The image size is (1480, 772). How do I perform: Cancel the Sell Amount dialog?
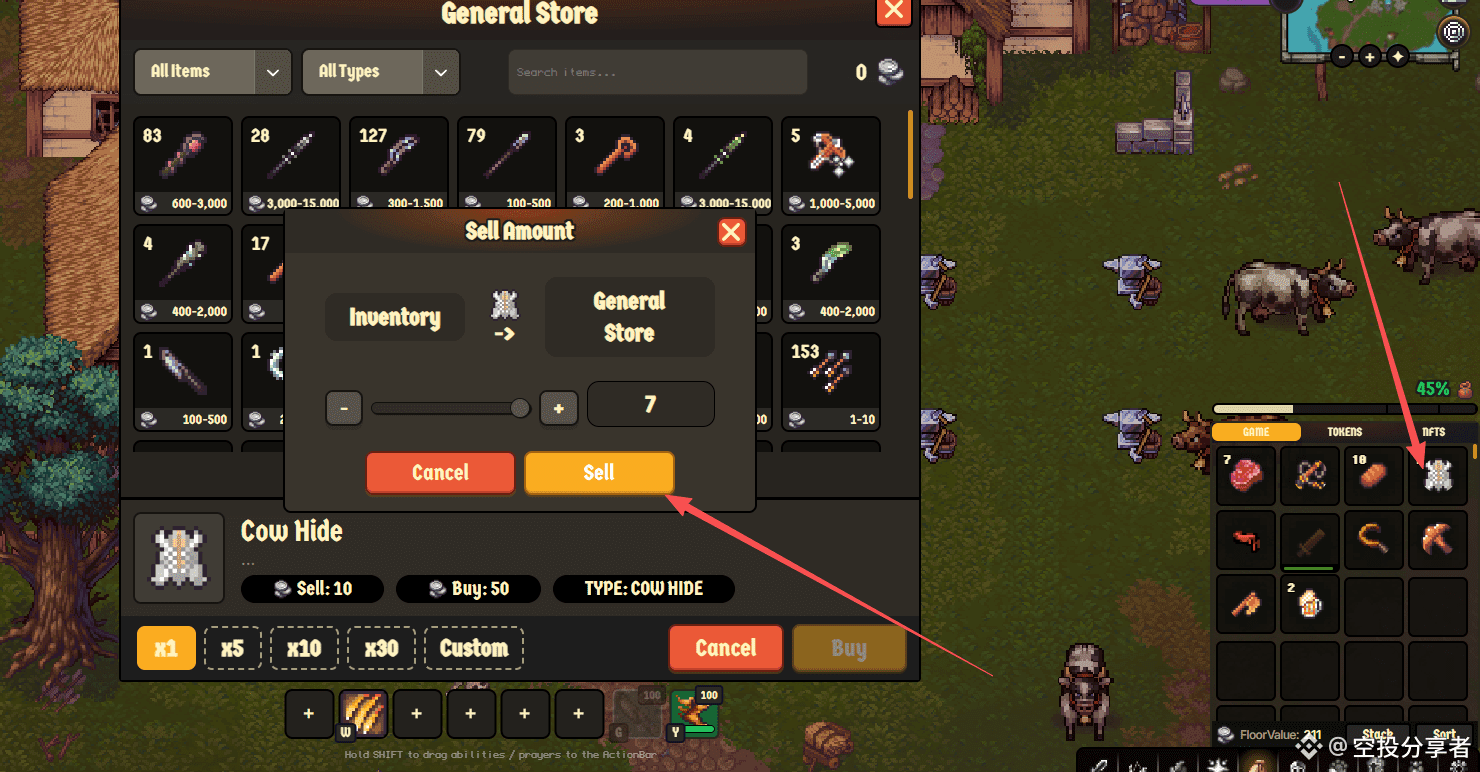click(x=440, y=473)
